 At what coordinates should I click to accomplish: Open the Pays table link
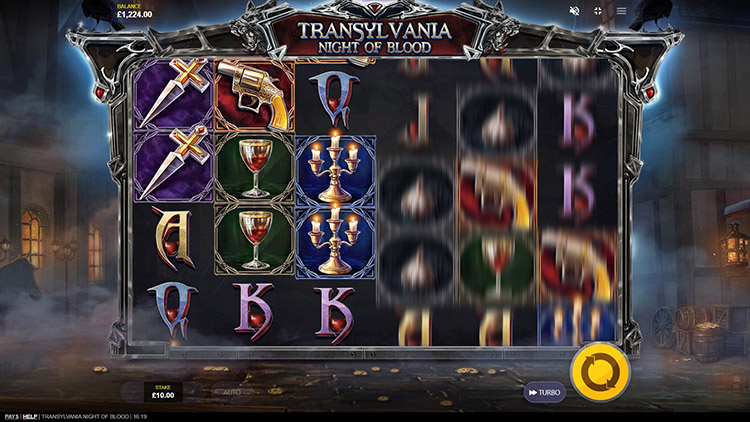coord(11,416)
